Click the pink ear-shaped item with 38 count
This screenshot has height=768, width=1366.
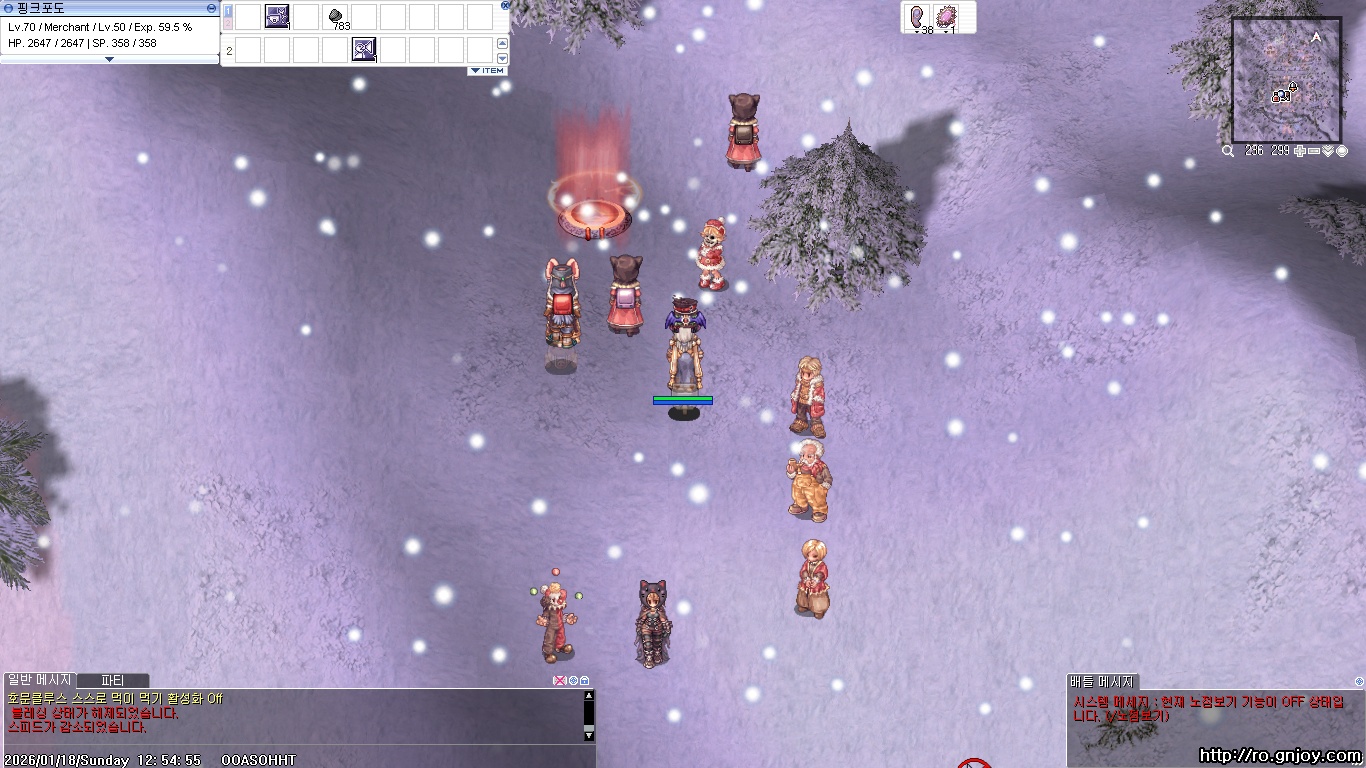[918, 17]
